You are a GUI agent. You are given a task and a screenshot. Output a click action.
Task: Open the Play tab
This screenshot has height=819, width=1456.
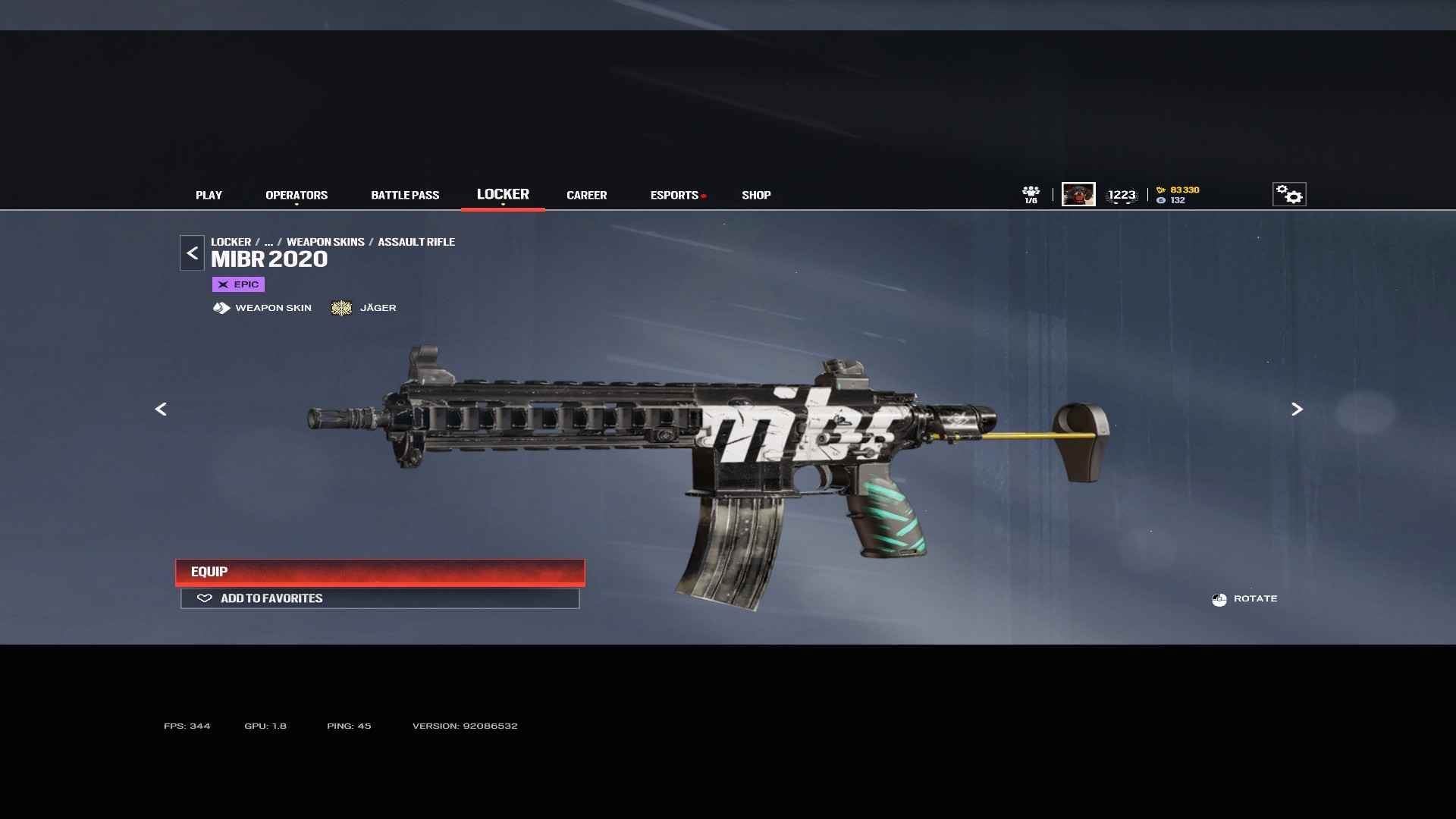click(x=209, y=195)
